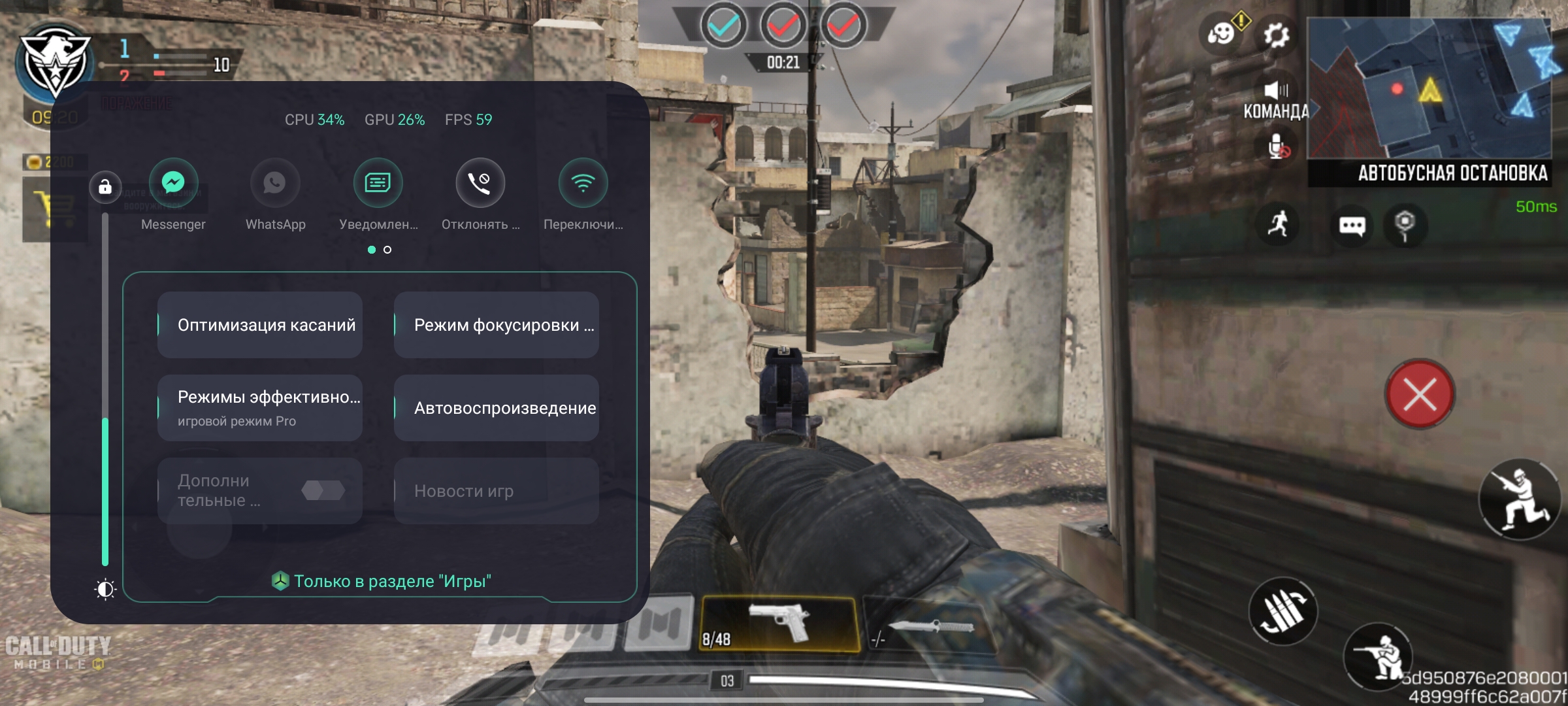The image size is (1568, 706).
Task: Open Режимы эффективности performance modes
Action: [x=260, y=408]
